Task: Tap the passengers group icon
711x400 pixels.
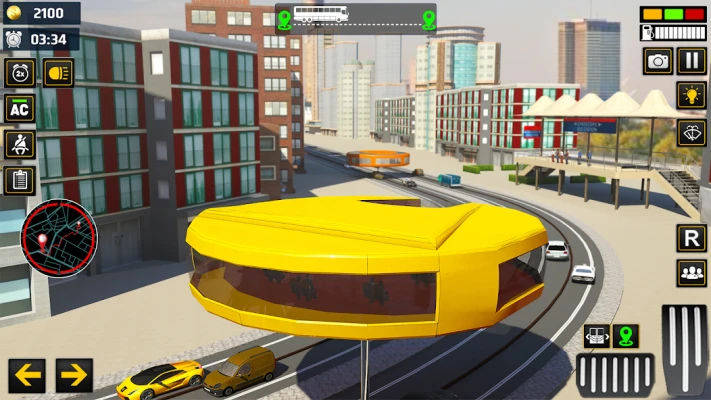Action: pyautogui.click(x=692, y=272)
